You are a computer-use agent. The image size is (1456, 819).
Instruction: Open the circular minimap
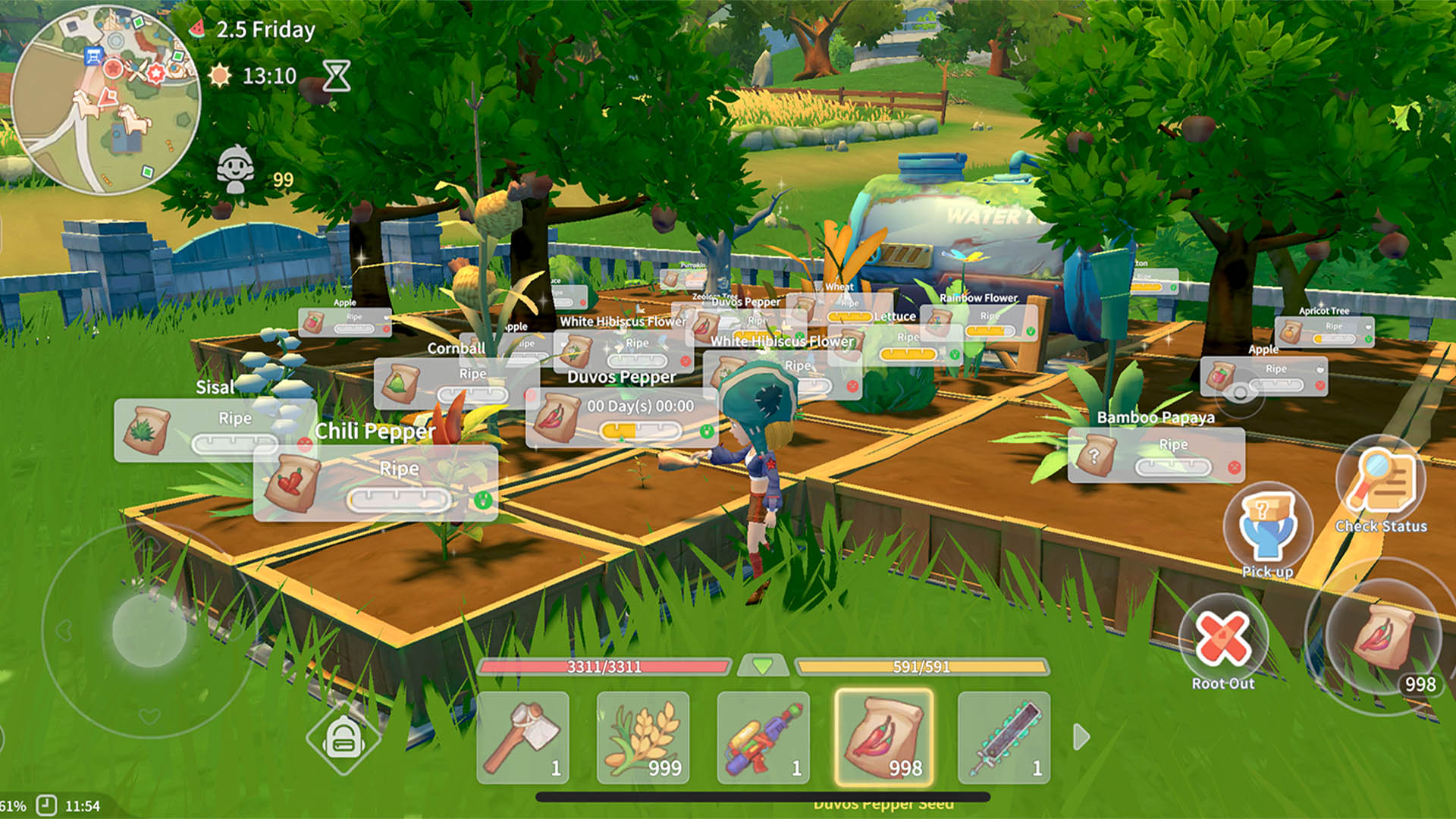[x=106, y=99]
